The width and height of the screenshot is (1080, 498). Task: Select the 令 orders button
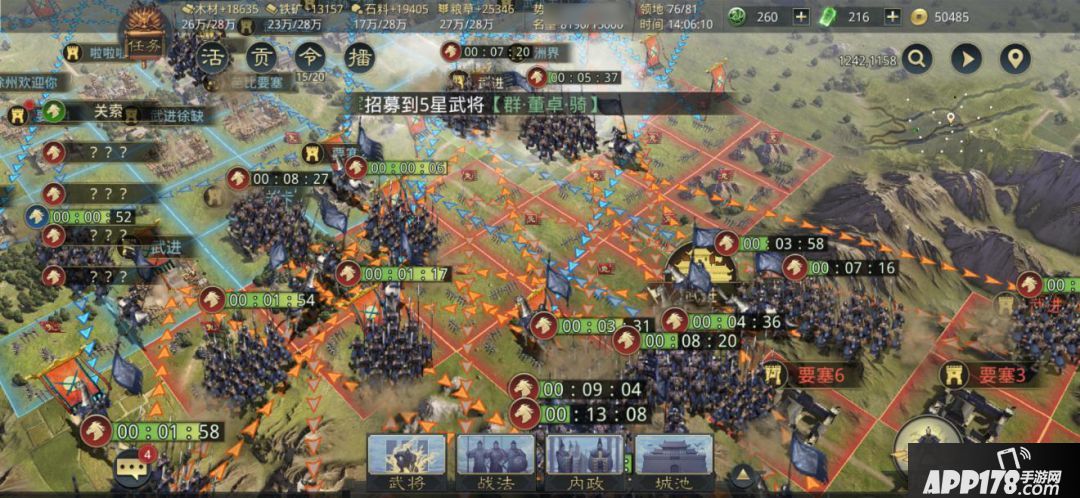(309, 56)
